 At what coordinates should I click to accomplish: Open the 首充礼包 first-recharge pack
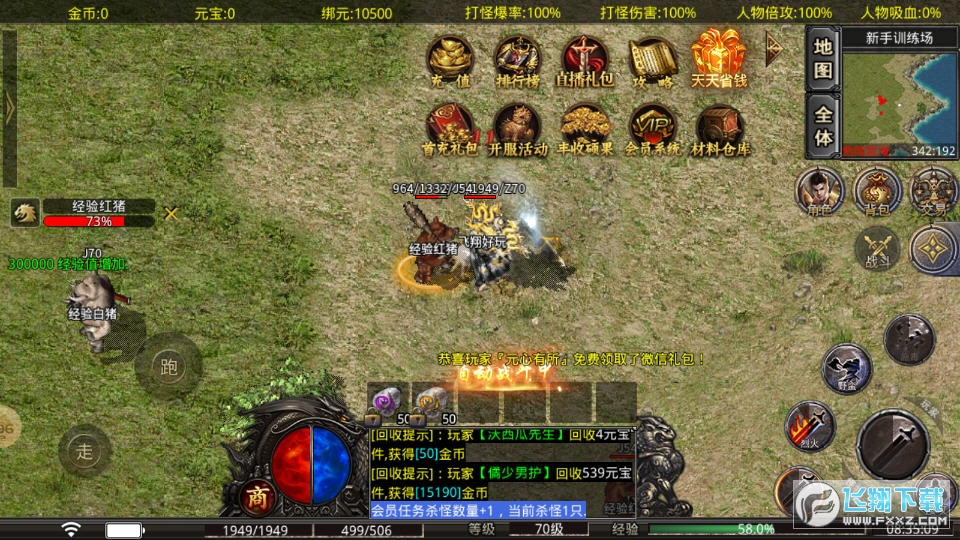(450, 128)
